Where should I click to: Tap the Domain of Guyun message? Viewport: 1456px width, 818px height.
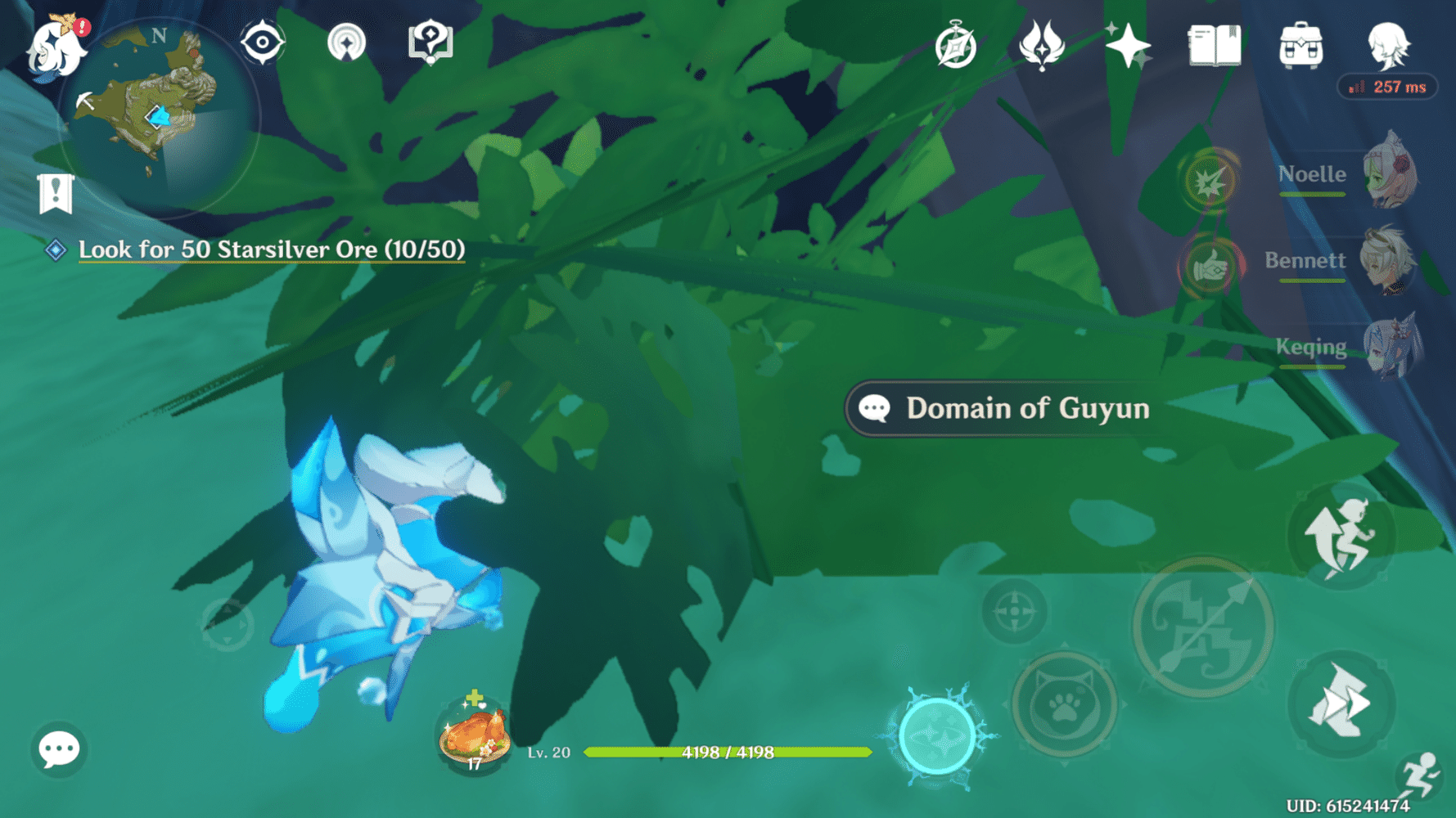[1004, 408]
